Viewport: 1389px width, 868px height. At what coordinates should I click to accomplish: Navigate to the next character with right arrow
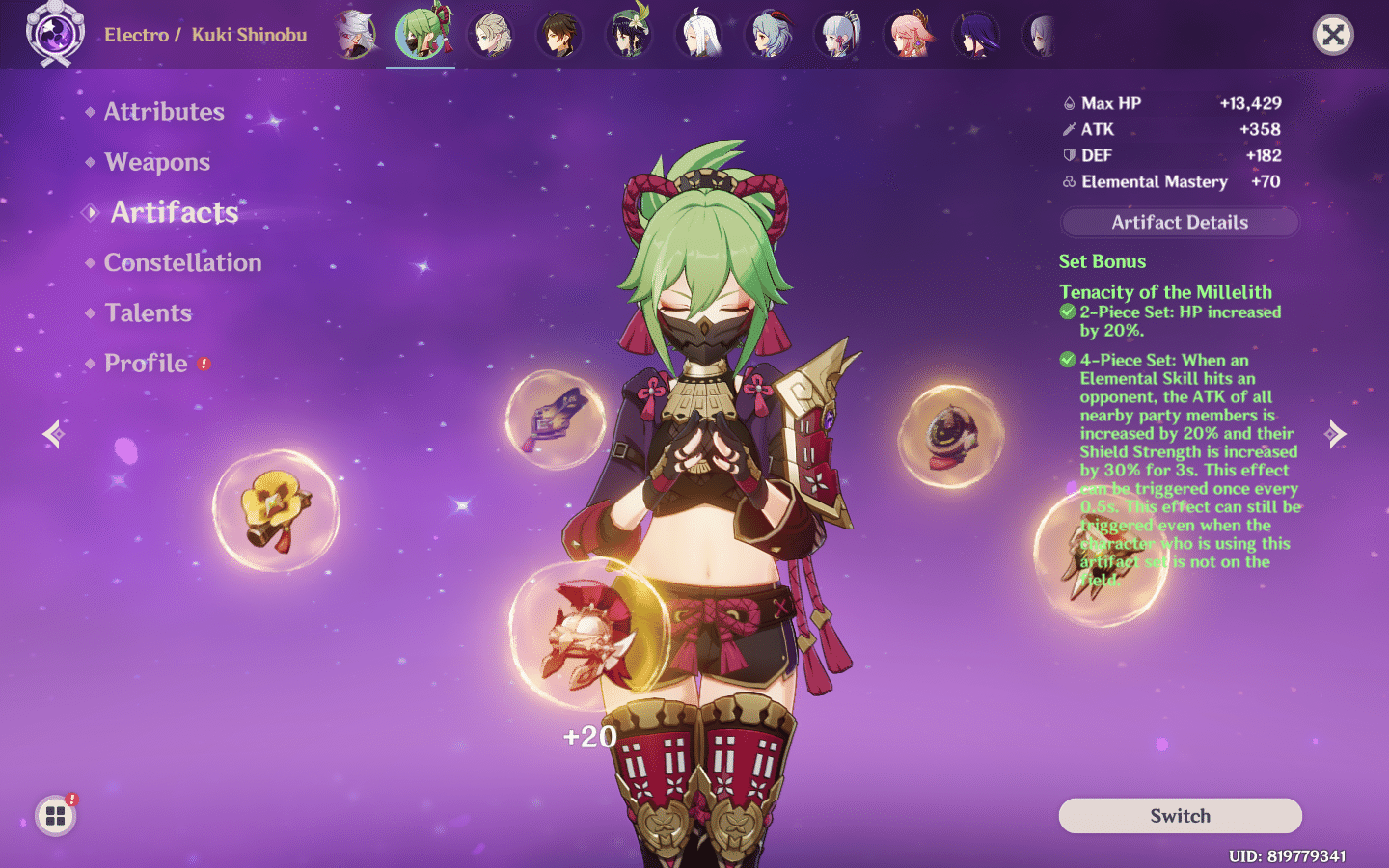click(1337, 434)
